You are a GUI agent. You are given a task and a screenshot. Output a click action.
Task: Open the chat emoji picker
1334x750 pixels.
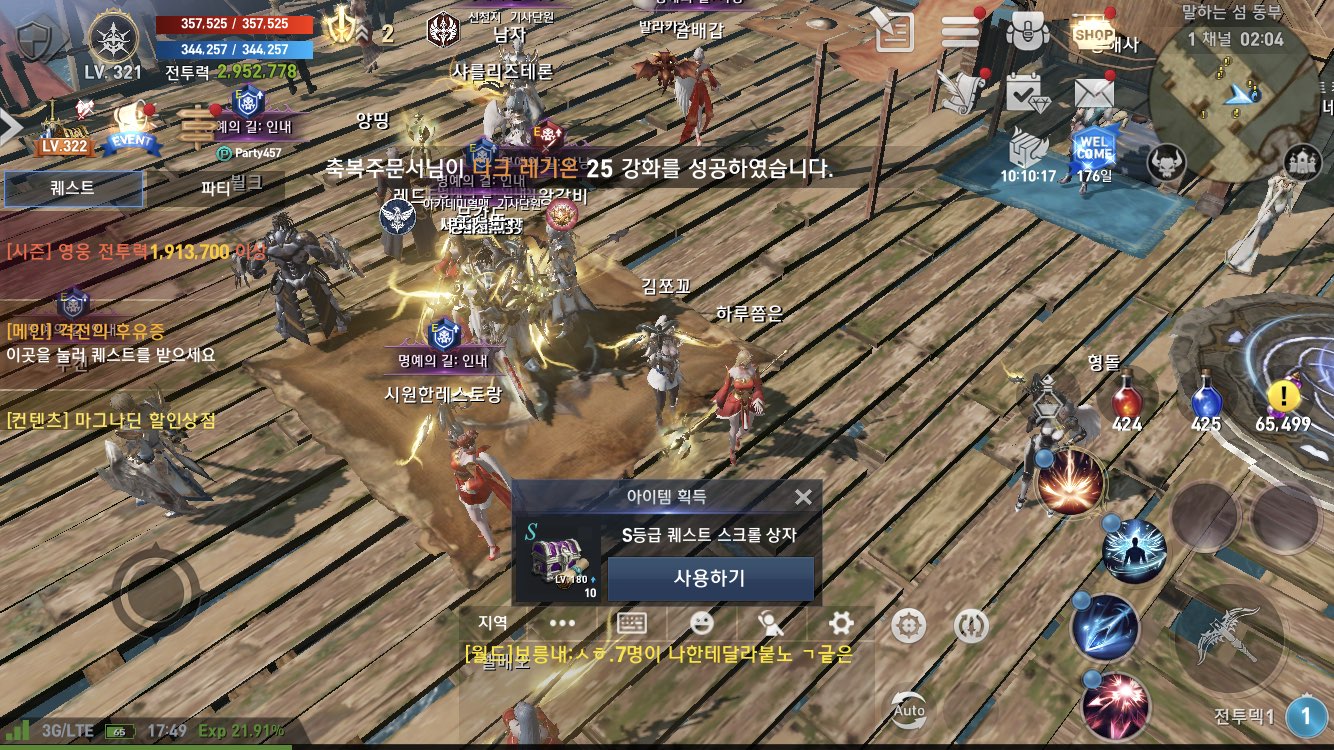click(x=702, y=624)
